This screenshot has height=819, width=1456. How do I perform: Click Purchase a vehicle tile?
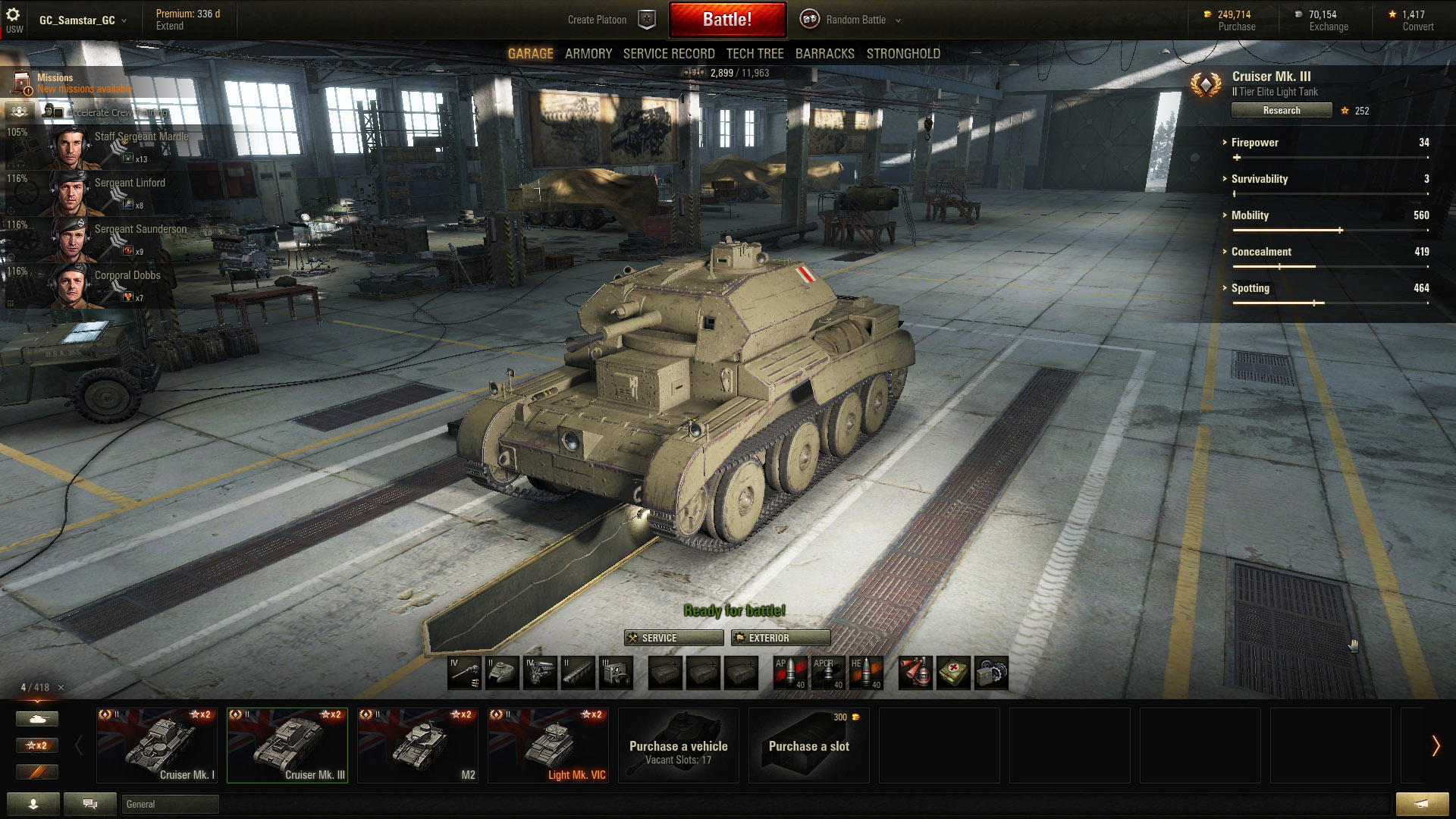(679, 745)
